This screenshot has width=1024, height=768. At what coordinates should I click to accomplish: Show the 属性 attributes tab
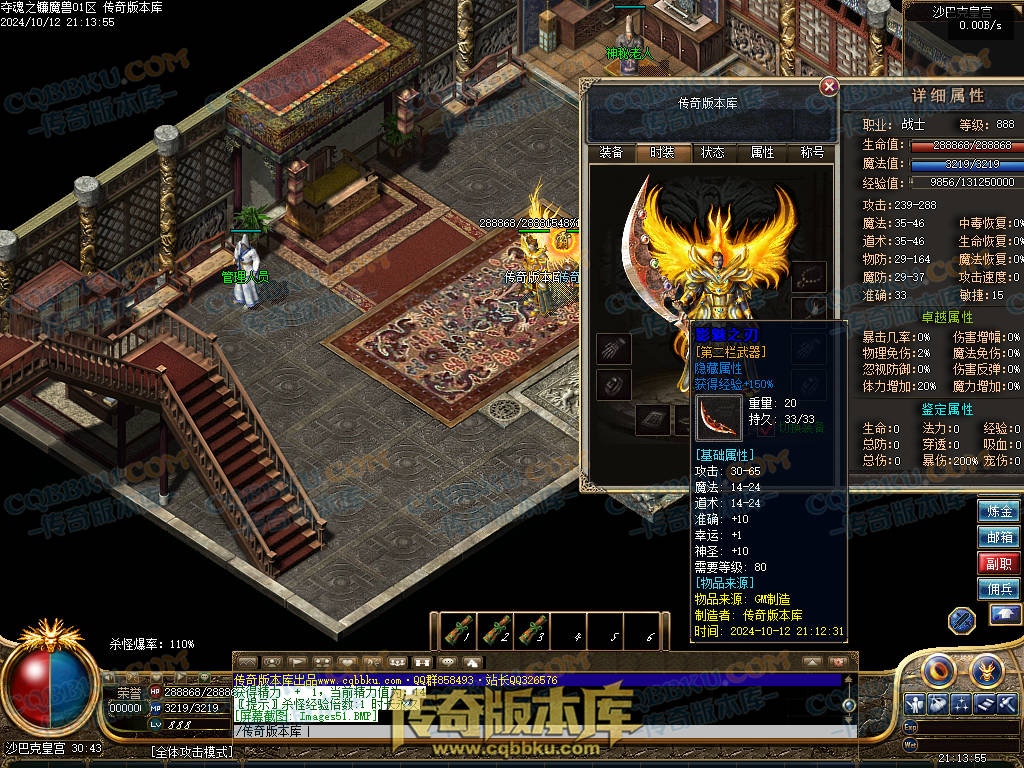click(762, 152)
